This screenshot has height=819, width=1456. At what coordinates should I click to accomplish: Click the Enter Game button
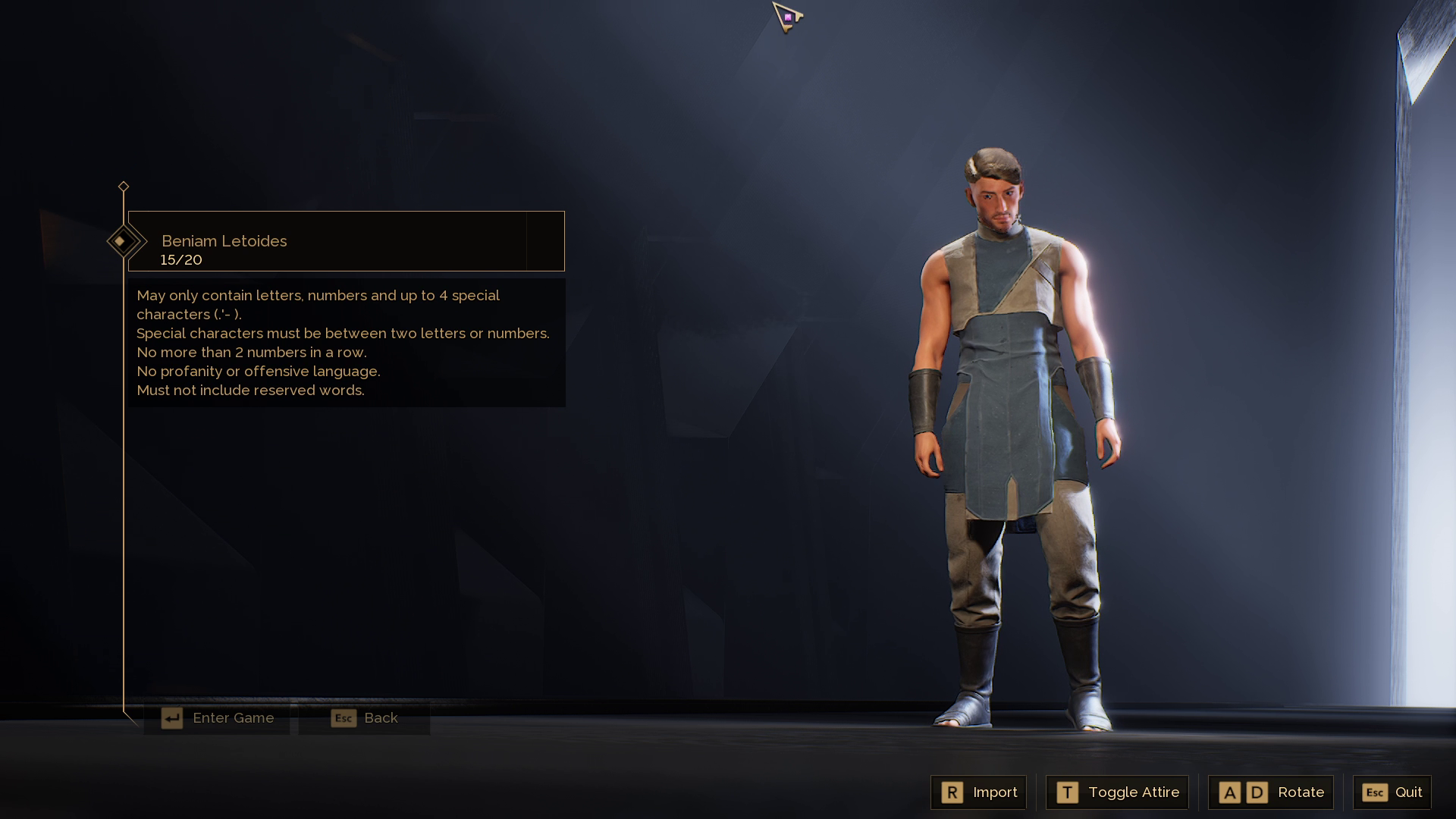pos(218,718)
